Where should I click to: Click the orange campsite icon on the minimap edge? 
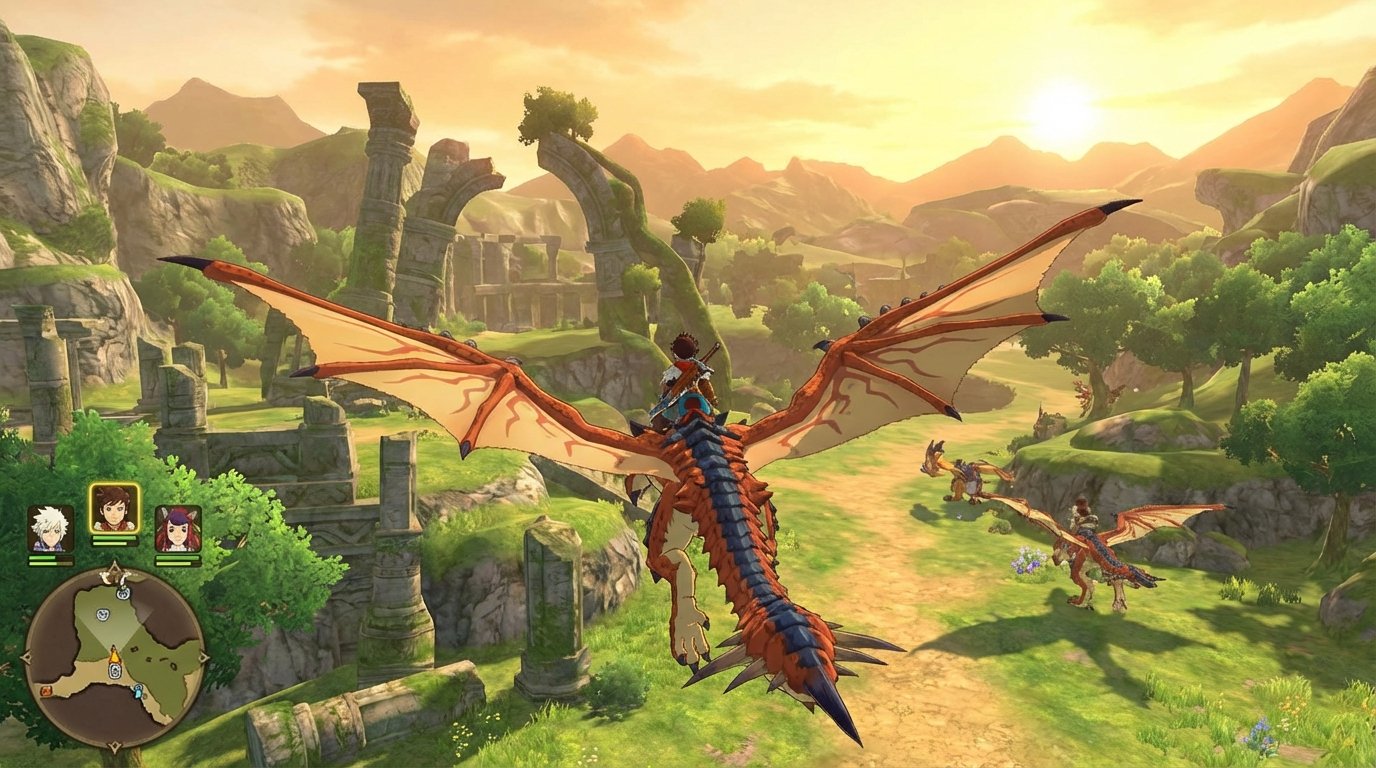[x=47, y=692]
